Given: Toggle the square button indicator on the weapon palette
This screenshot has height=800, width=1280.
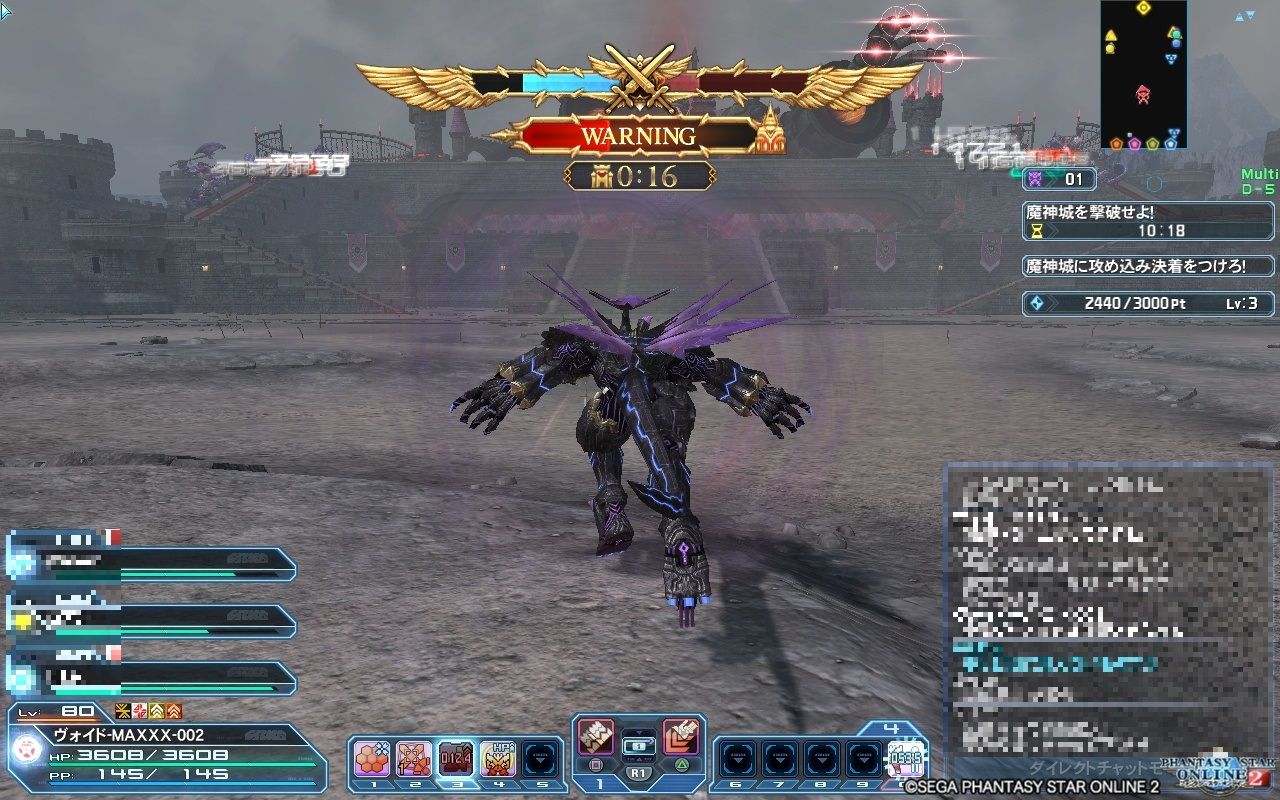Looking at the screenshot, I should (x=594, y=765).
